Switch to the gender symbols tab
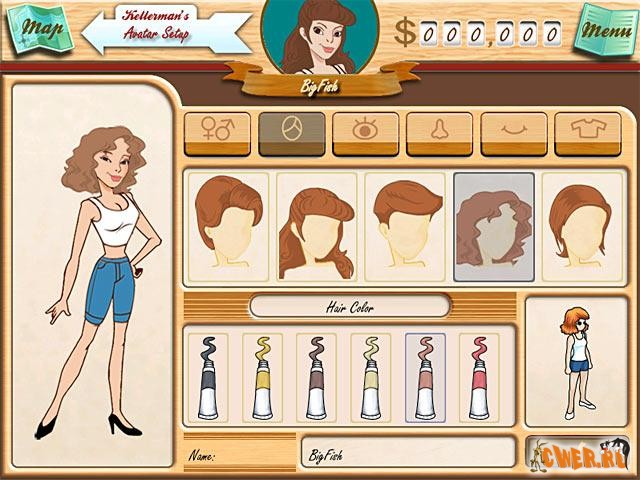Viewport: 640px width, 480px height. coord(217,133)
